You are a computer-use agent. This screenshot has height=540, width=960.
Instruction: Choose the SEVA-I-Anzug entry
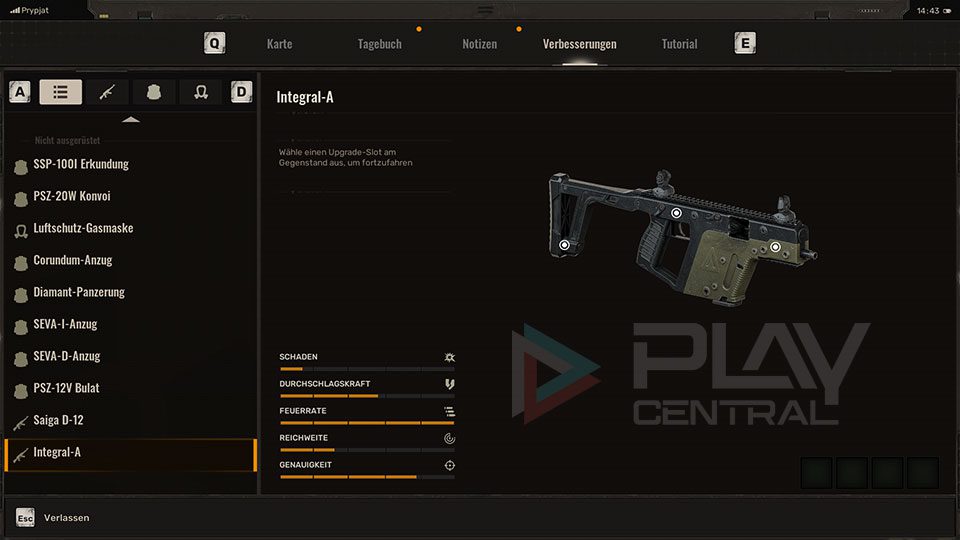(x=65, y=324)
